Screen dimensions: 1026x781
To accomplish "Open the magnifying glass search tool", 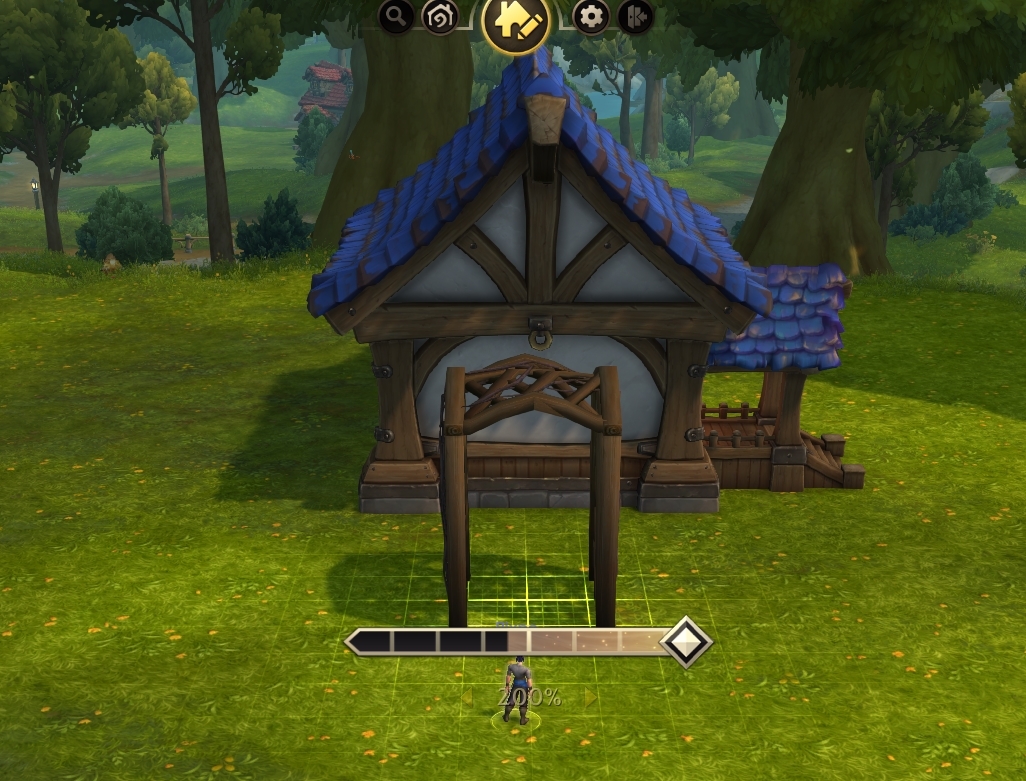I will coord(397,16).
